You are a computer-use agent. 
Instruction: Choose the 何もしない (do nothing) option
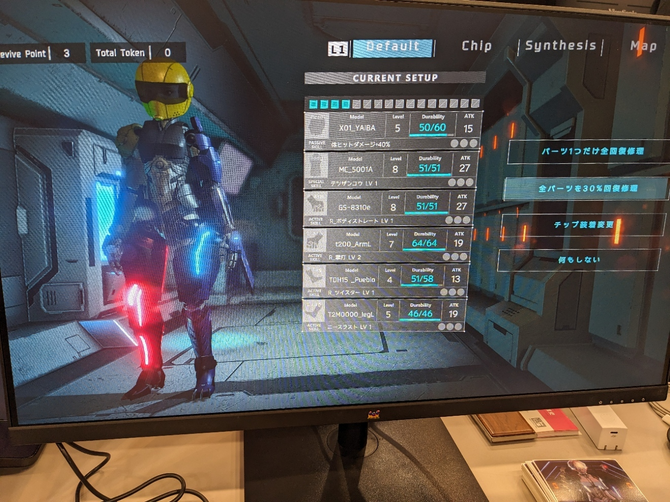[578, 260]
